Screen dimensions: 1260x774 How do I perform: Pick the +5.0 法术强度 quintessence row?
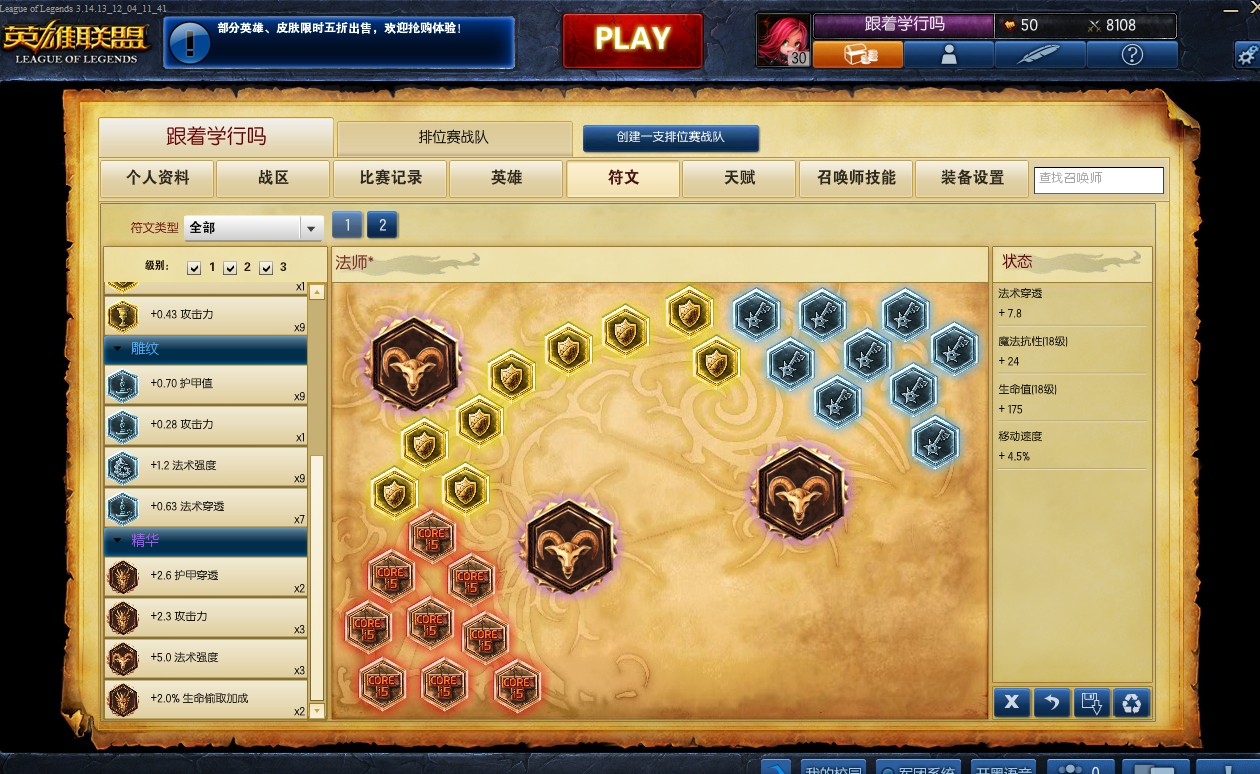pos(206,658)
